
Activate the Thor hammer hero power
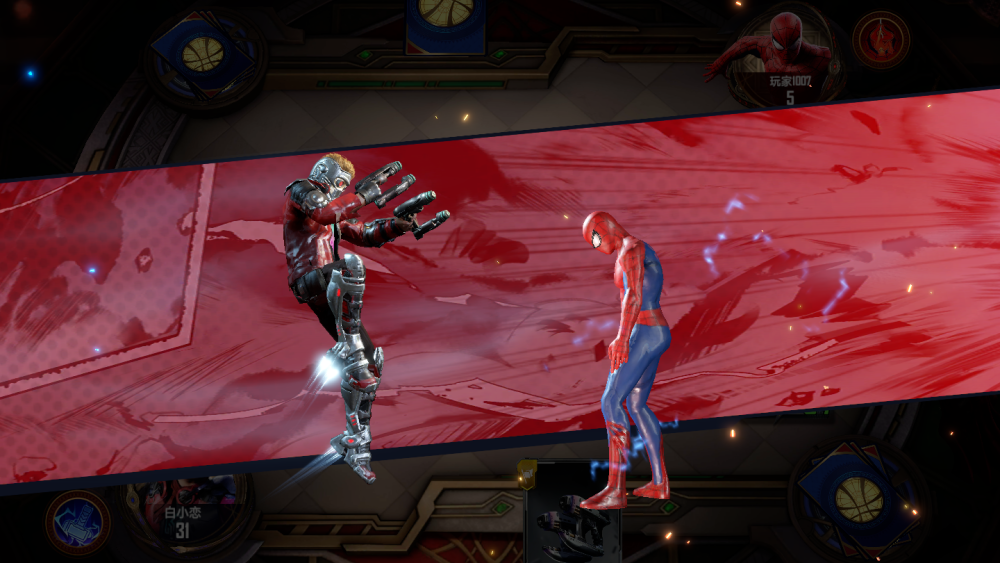click(x=77, y=522)
